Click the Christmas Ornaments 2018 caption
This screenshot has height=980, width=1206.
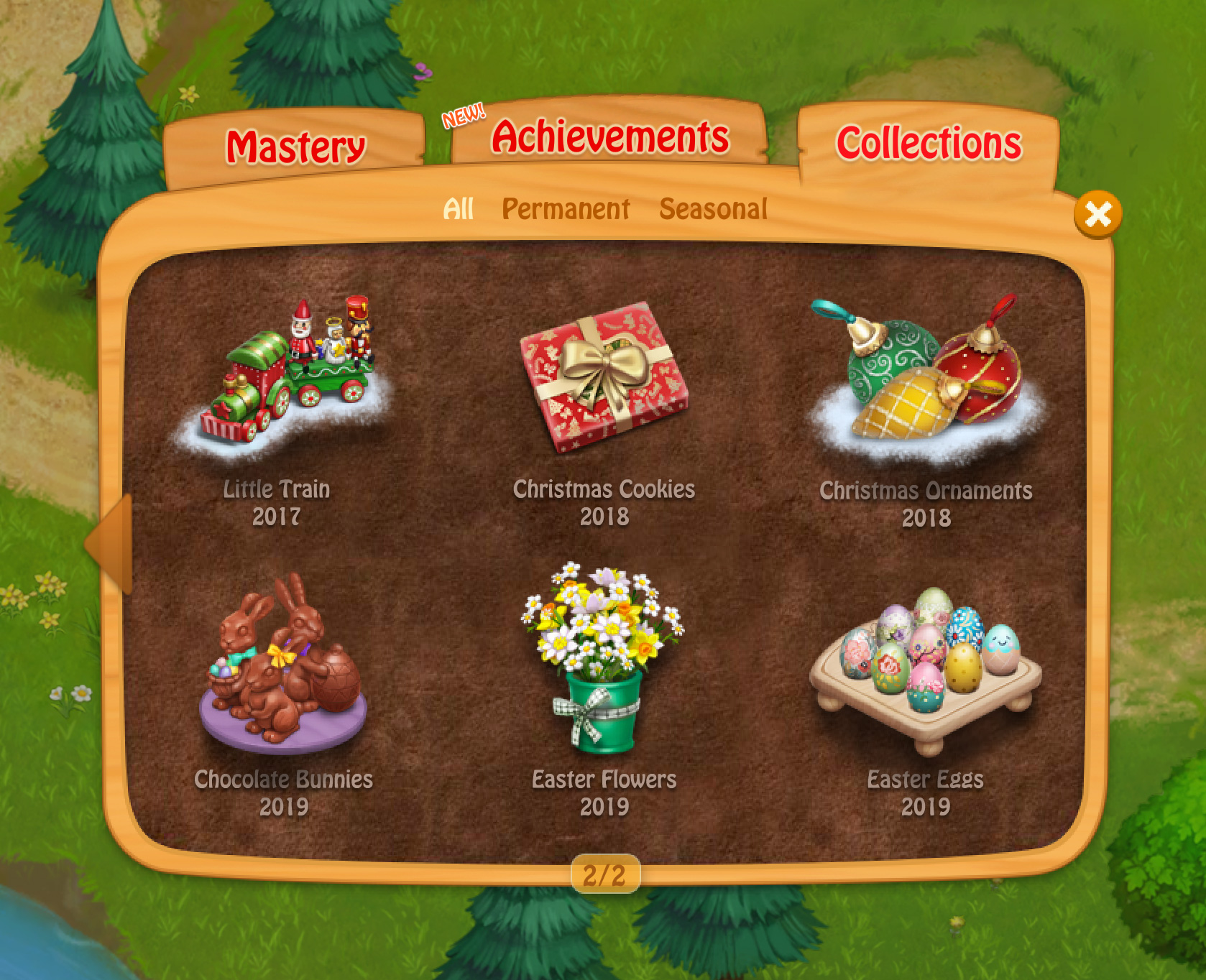pyautogui.click(x=927, y=491)
